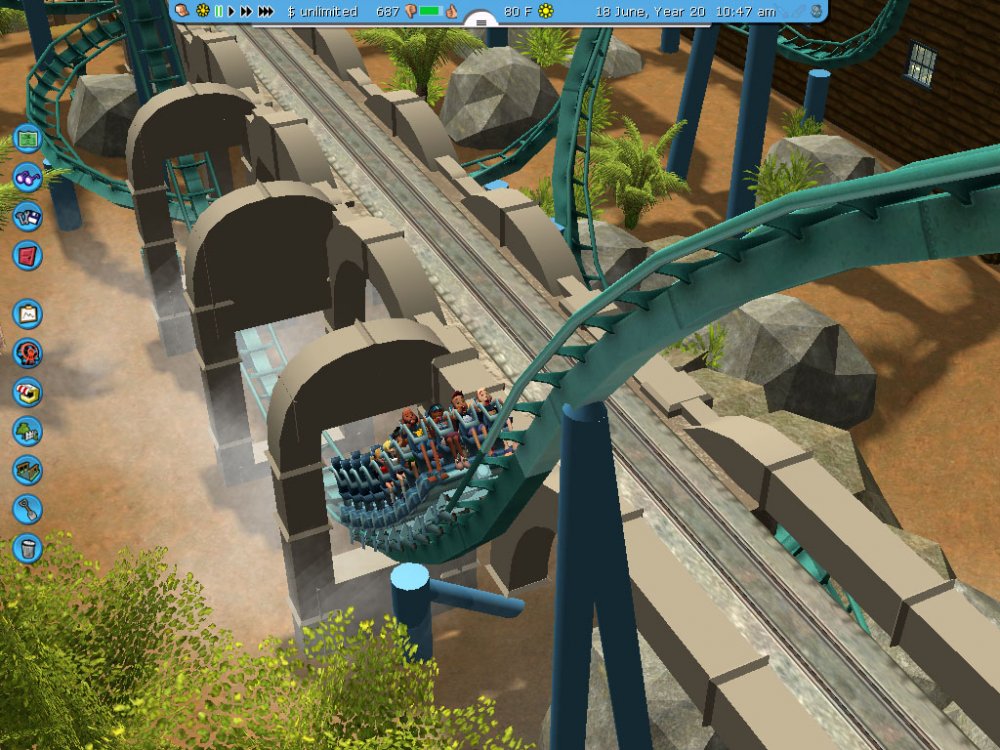Viewport: 1000px width, 750px height.
Task: Click the red booklet icon
Action: tap(27, 255)
